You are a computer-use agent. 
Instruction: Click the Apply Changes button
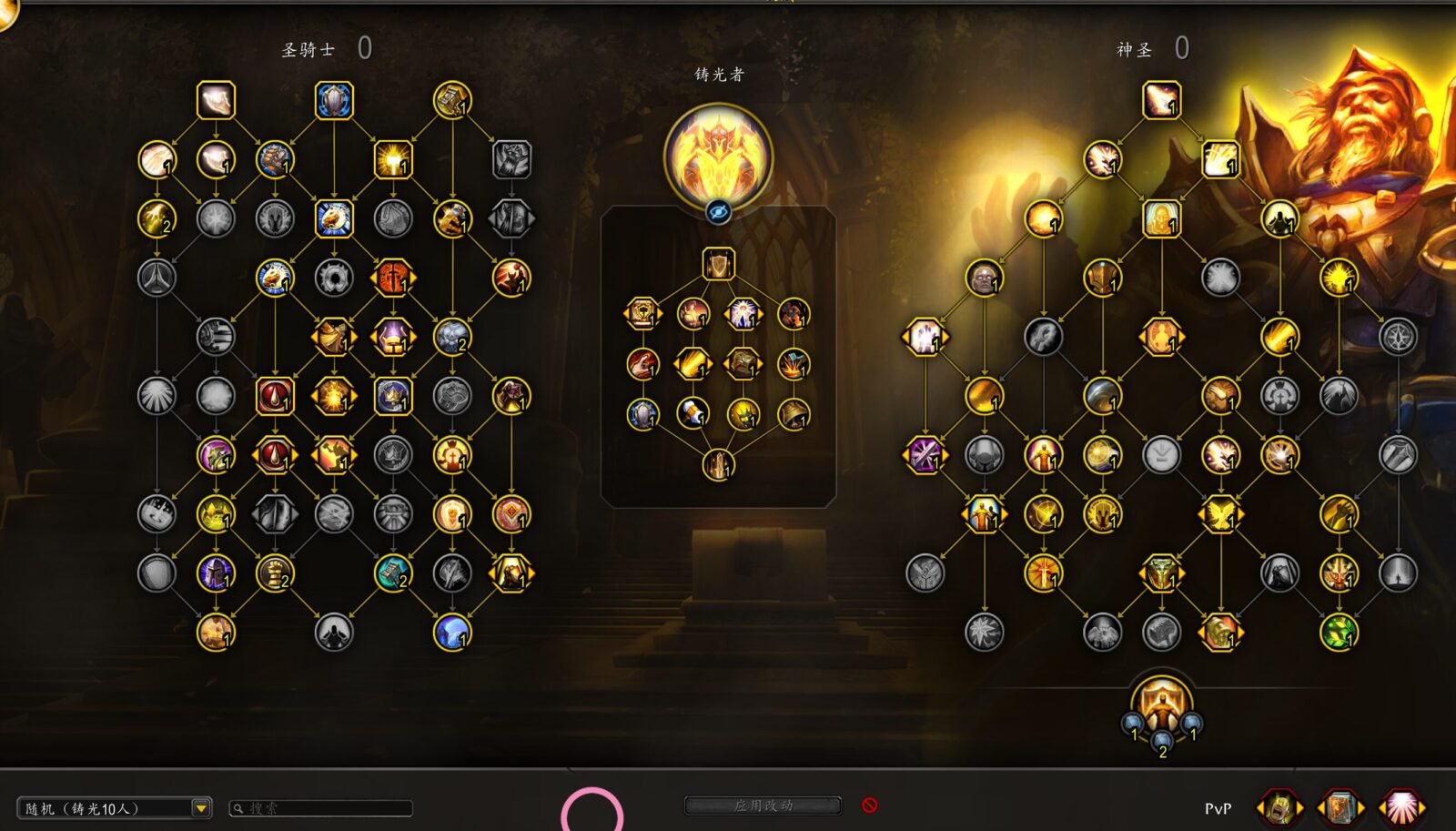(x=763, y=806)
